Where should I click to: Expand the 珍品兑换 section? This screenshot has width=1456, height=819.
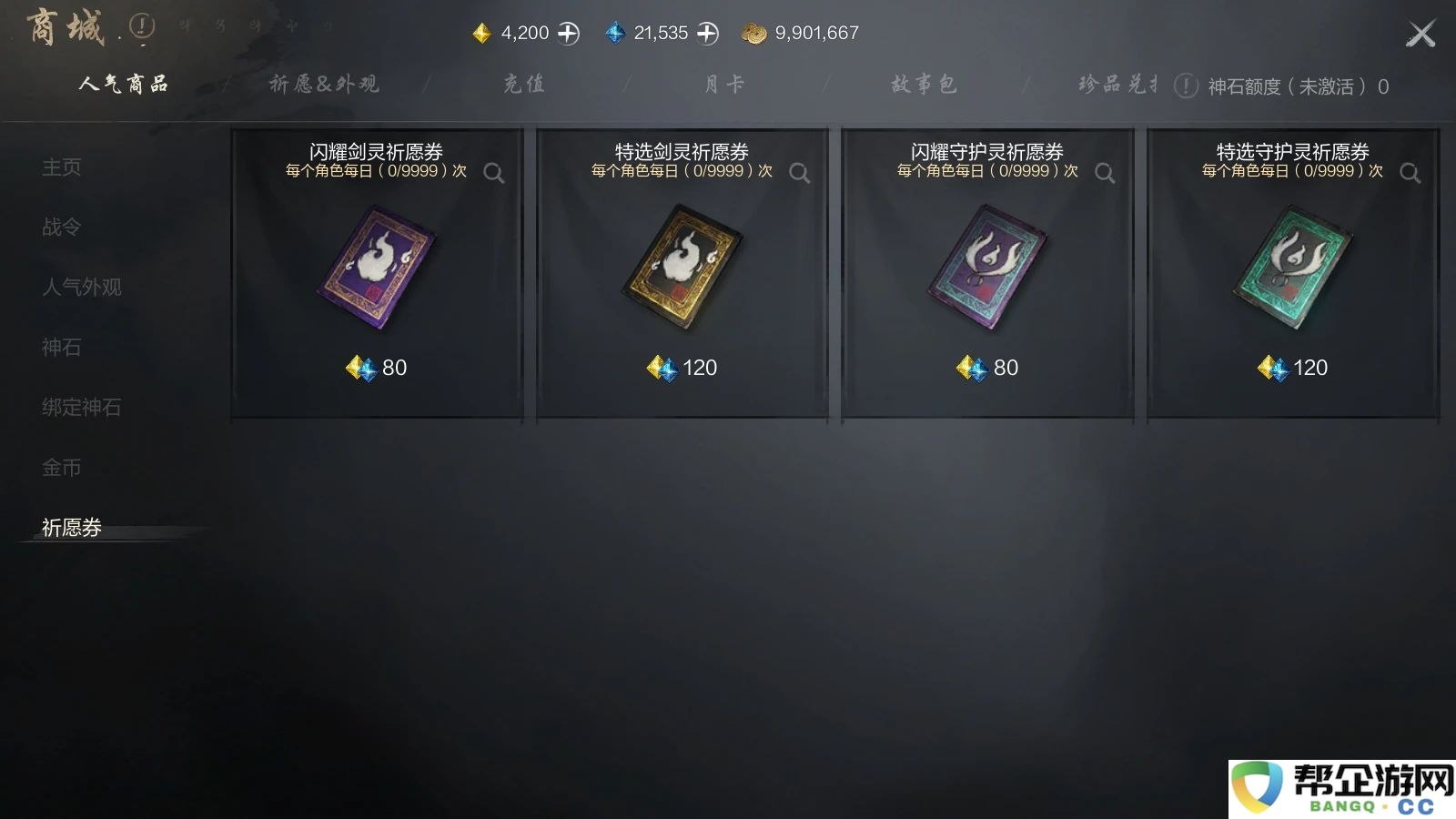(x=1115, y=85)
